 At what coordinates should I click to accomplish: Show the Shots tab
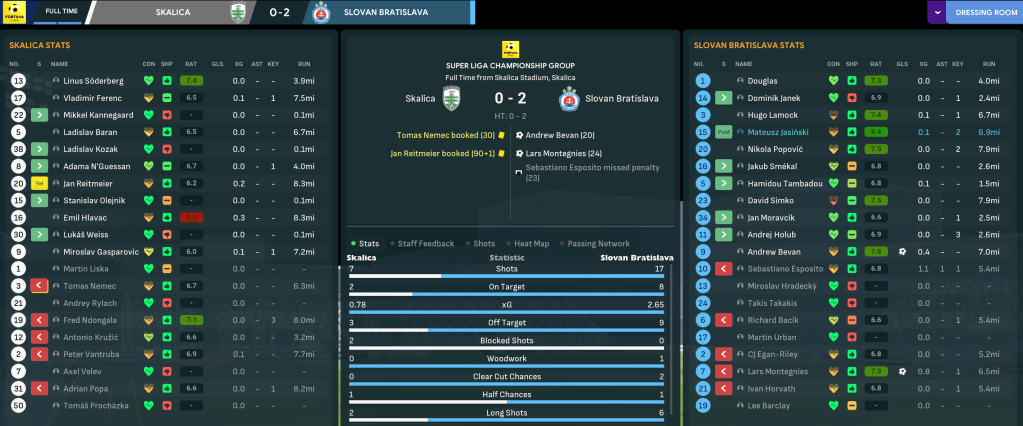click(483, 243)
